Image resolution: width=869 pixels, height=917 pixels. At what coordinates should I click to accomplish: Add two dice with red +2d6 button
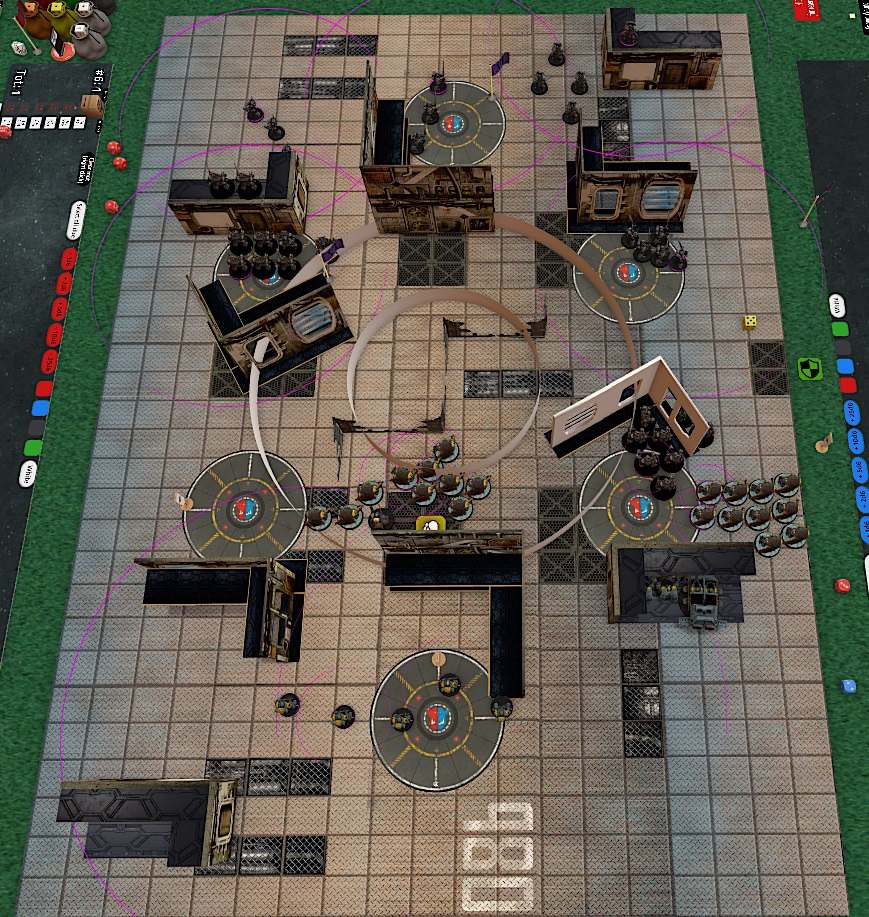coord(65,285)
